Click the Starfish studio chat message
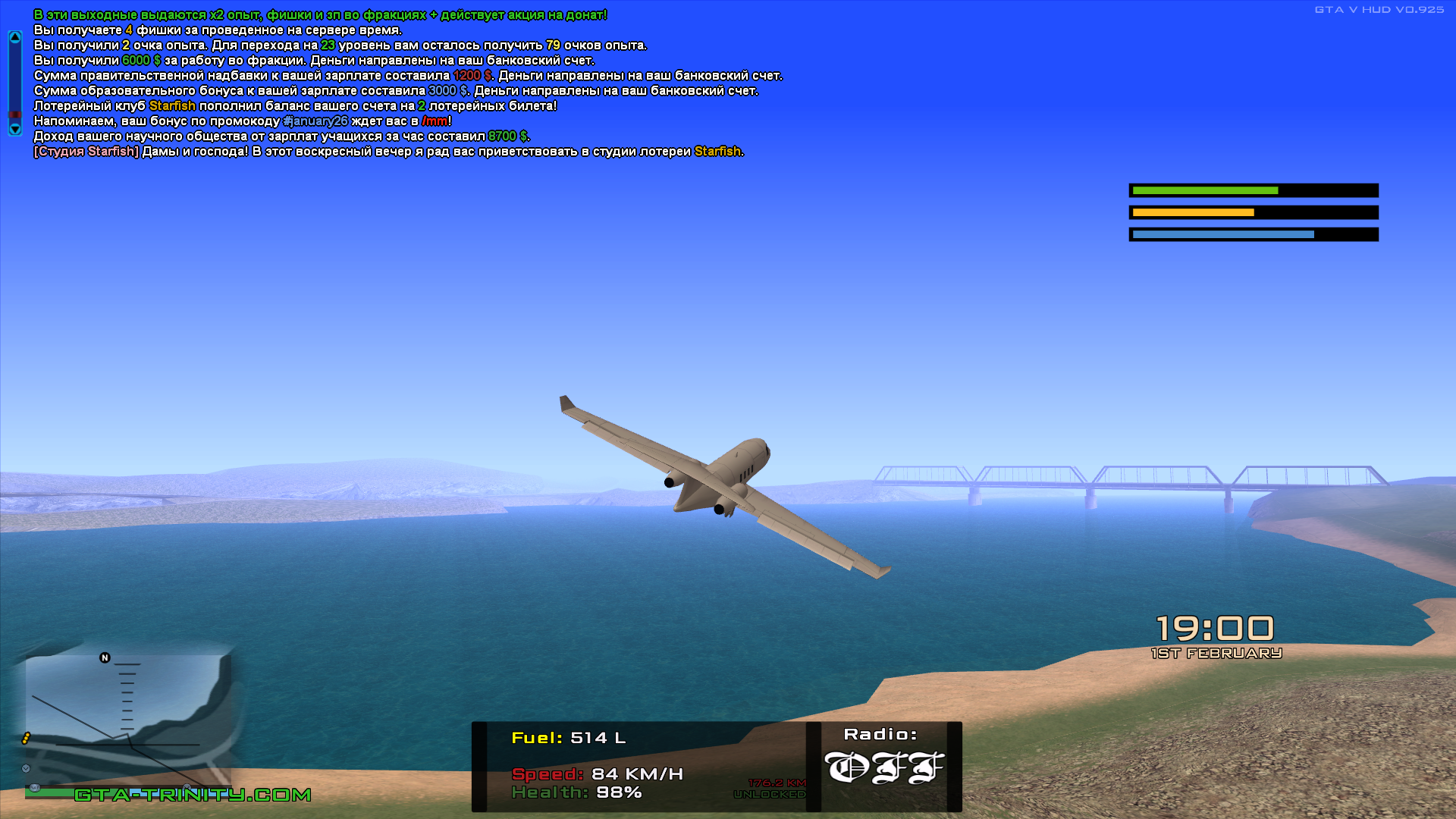This screenshot has width=1456, height=819. [x=388, y=152]
